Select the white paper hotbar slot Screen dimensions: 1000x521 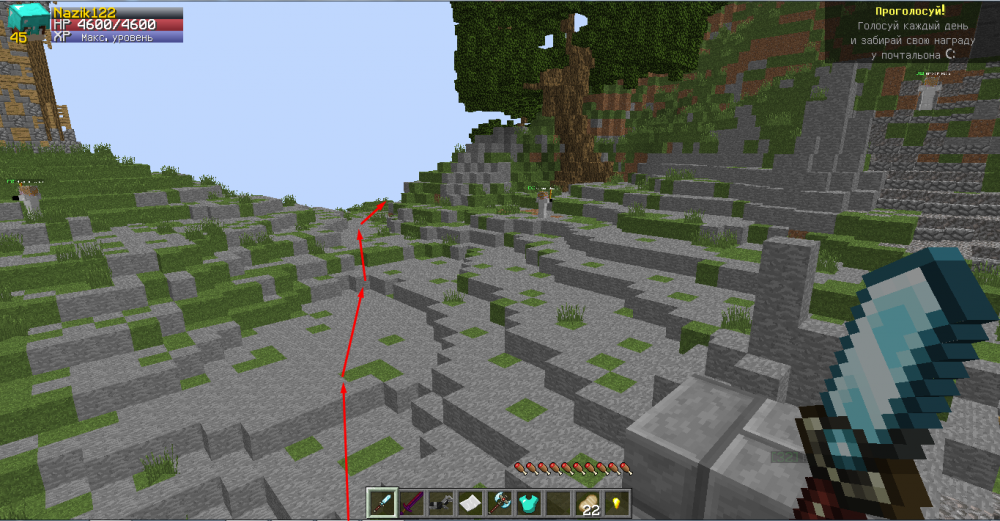470,502
